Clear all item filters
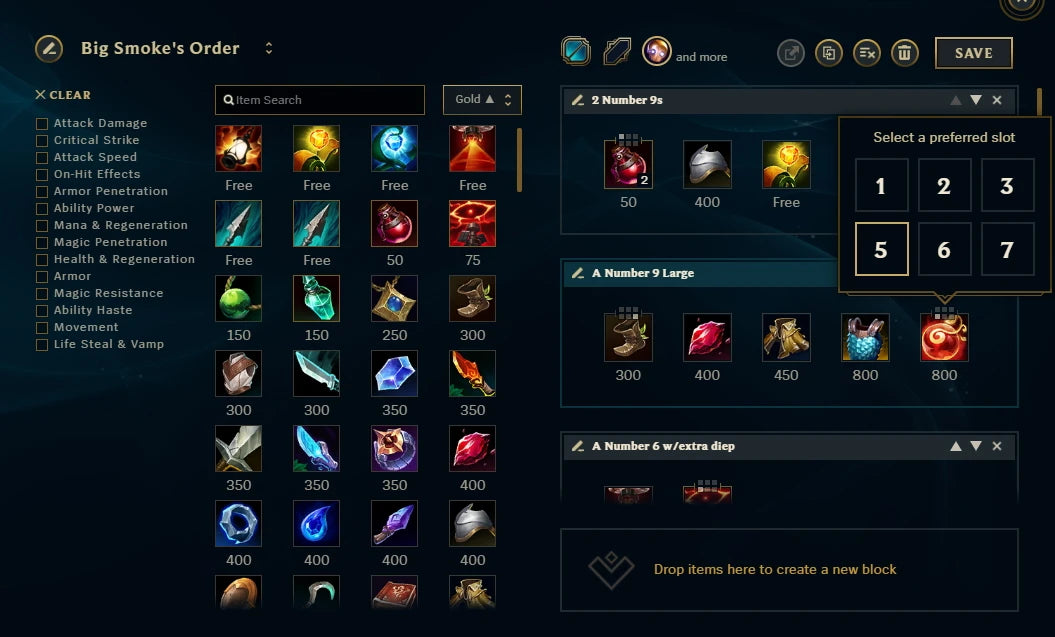This screenshot has height=637, width=1055. (63, 95)
